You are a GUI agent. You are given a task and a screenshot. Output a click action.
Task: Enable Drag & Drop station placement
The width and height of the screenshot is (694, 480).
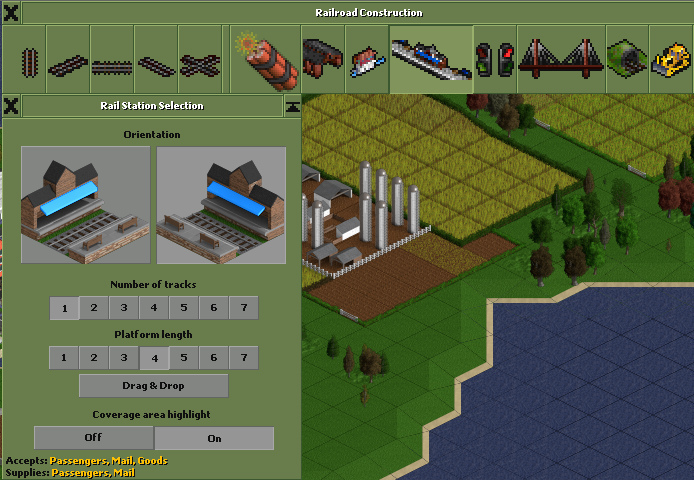tap(154, 386)
